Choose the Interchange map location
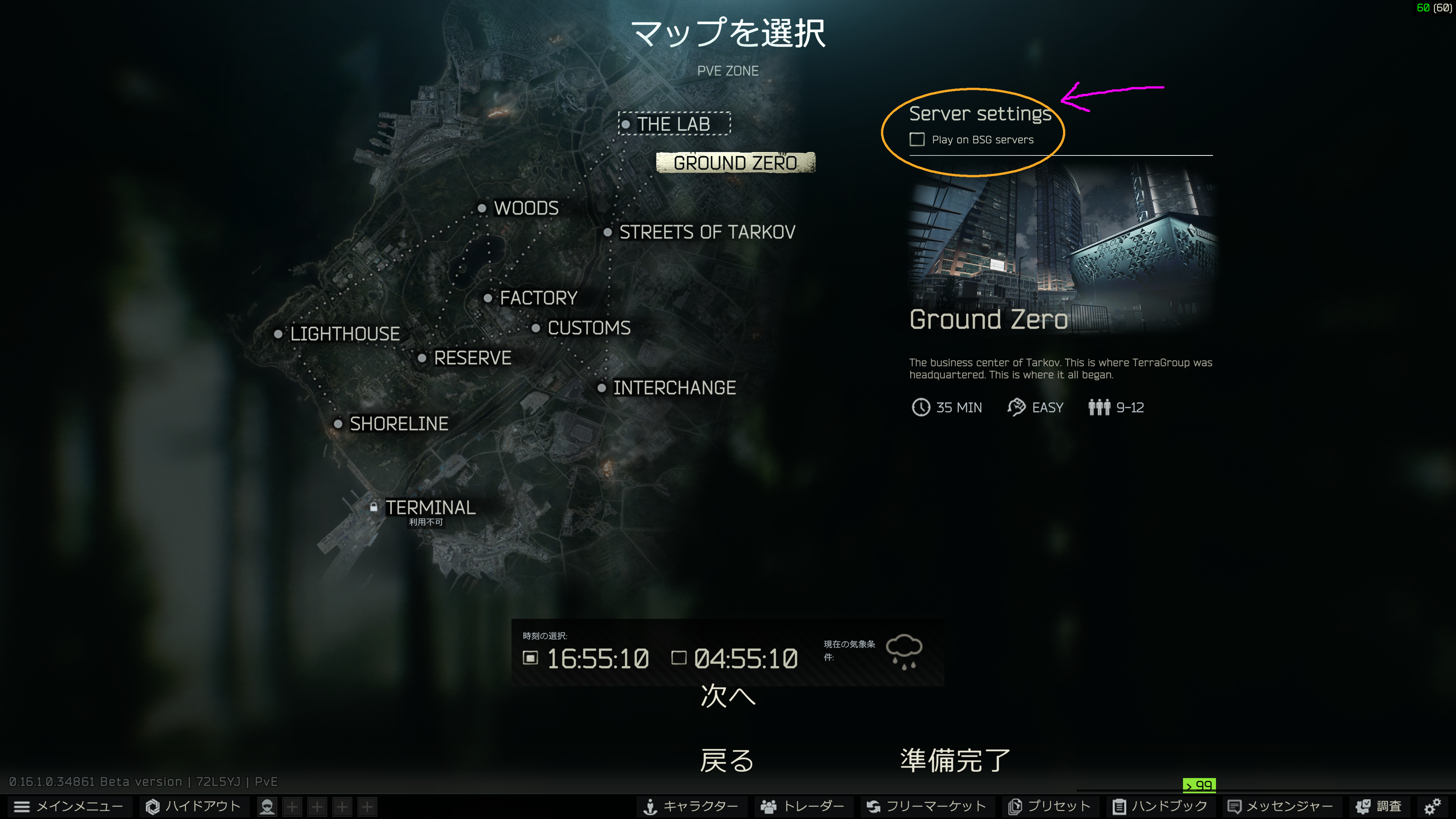The image size is (1456, 819). [674, 388]
